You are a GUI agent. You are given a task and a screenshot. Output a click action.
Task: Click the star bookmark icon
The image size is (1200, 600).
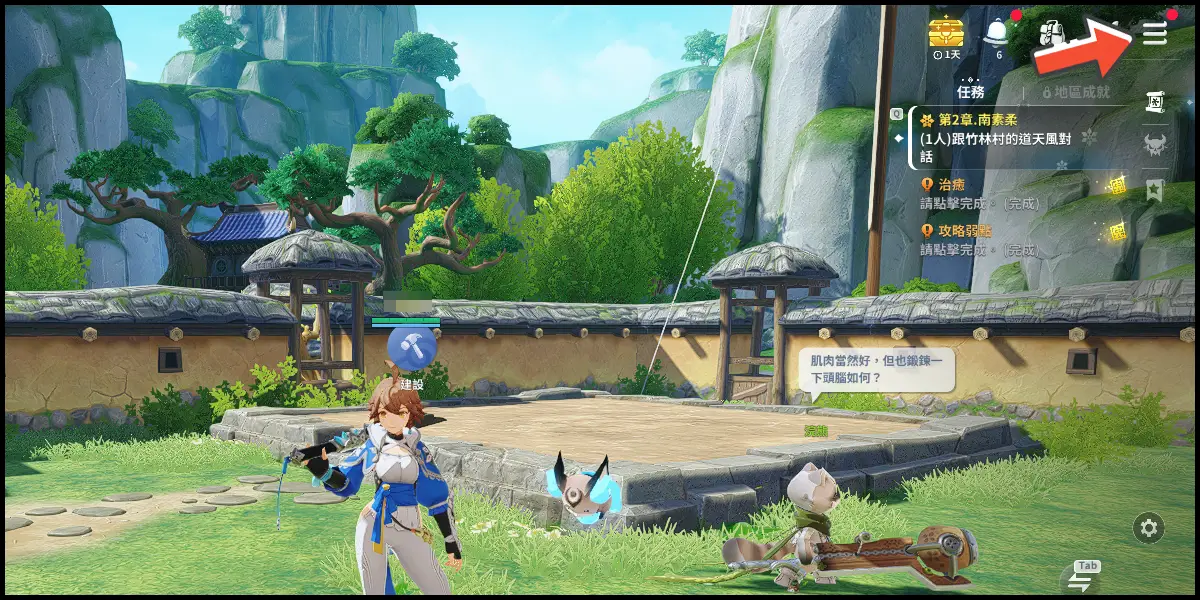tap(1155, 190)
